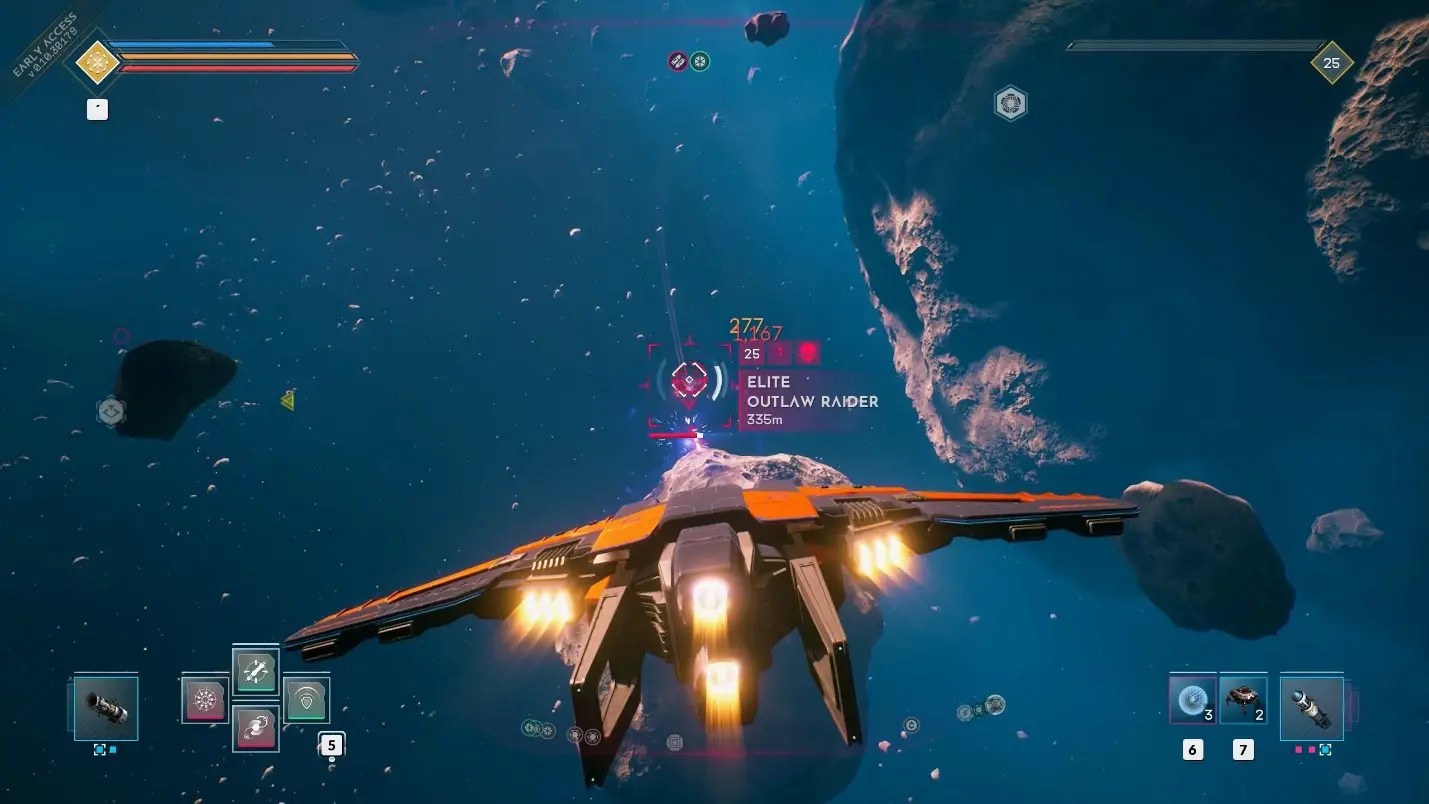Use the teleporter device module
Screen dimensions: 1429x804
coord(255,728)
